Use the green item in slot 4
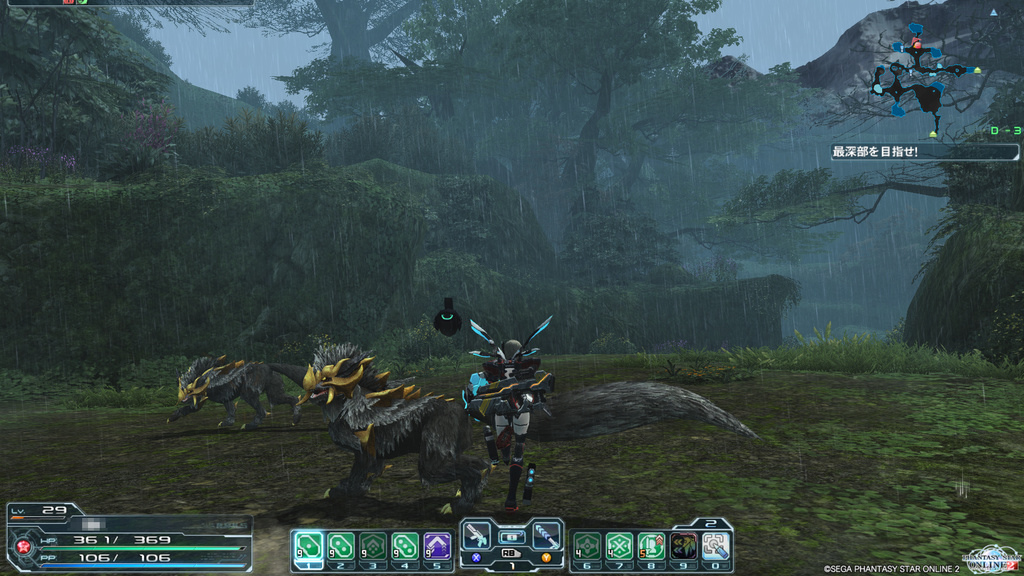1024x576 pixels. [x=405, y=546]
